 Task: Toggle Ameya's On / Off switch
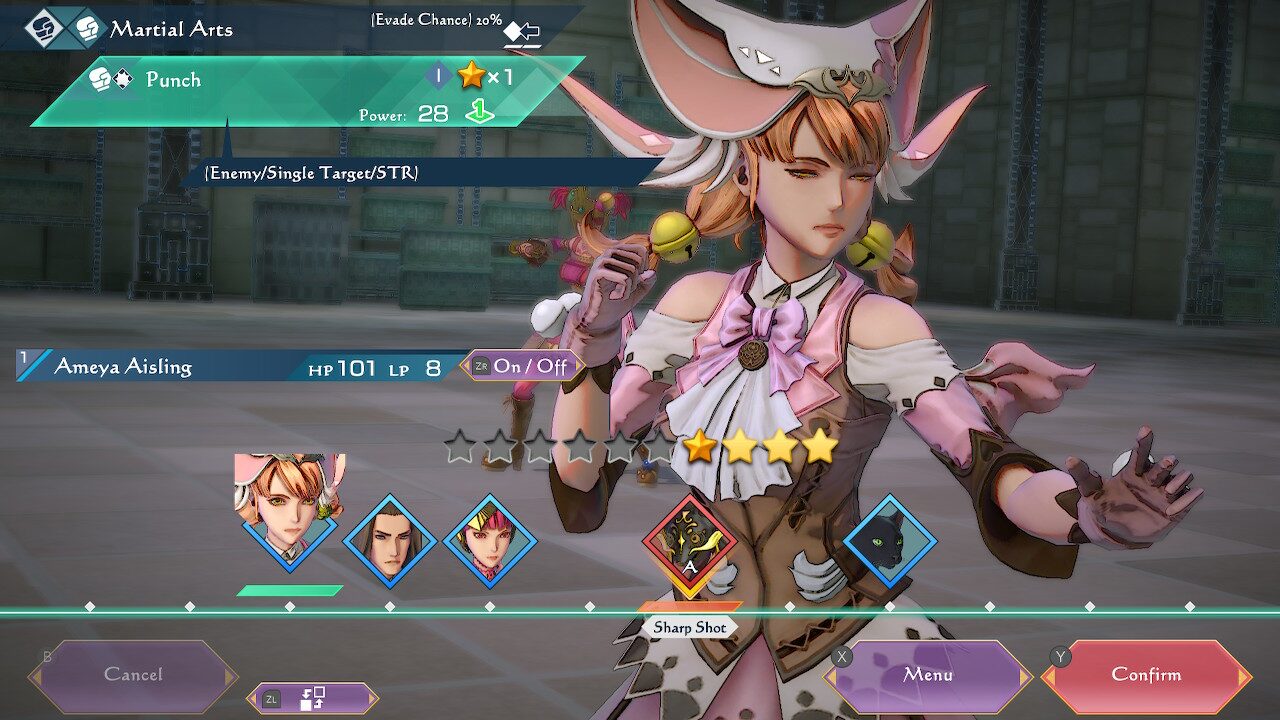(522, 366)
